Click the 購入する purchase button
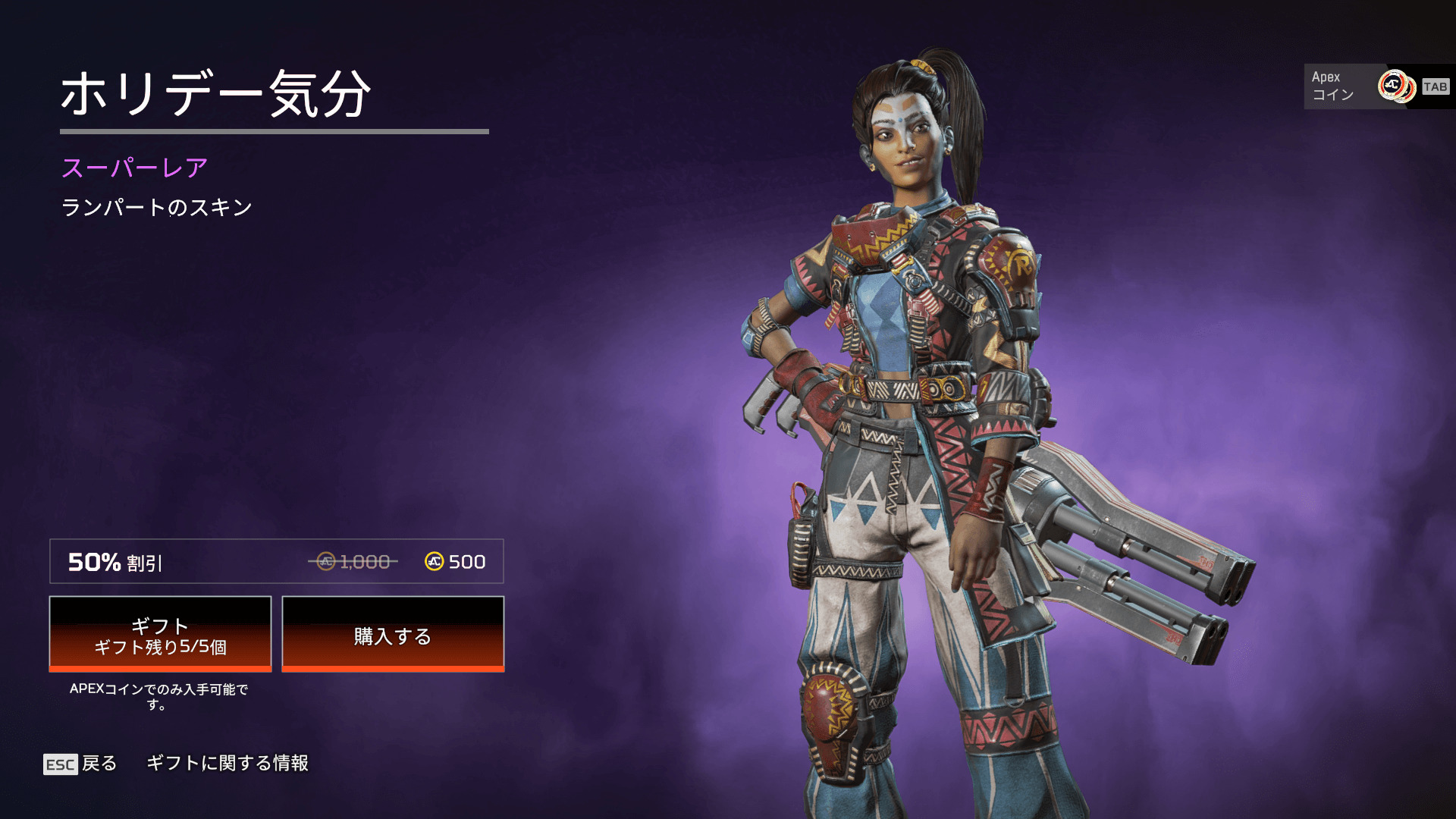The image size is (1456, 819). coord(393,634)
